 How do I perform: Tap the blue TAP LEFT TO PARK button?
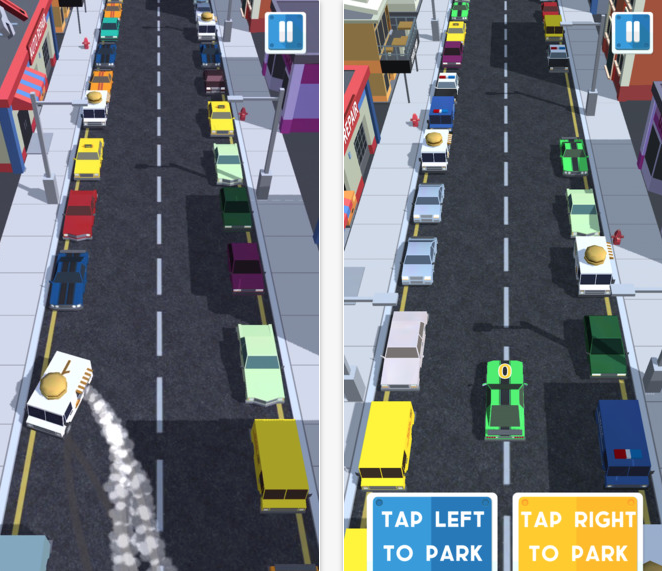click(432, 533)
